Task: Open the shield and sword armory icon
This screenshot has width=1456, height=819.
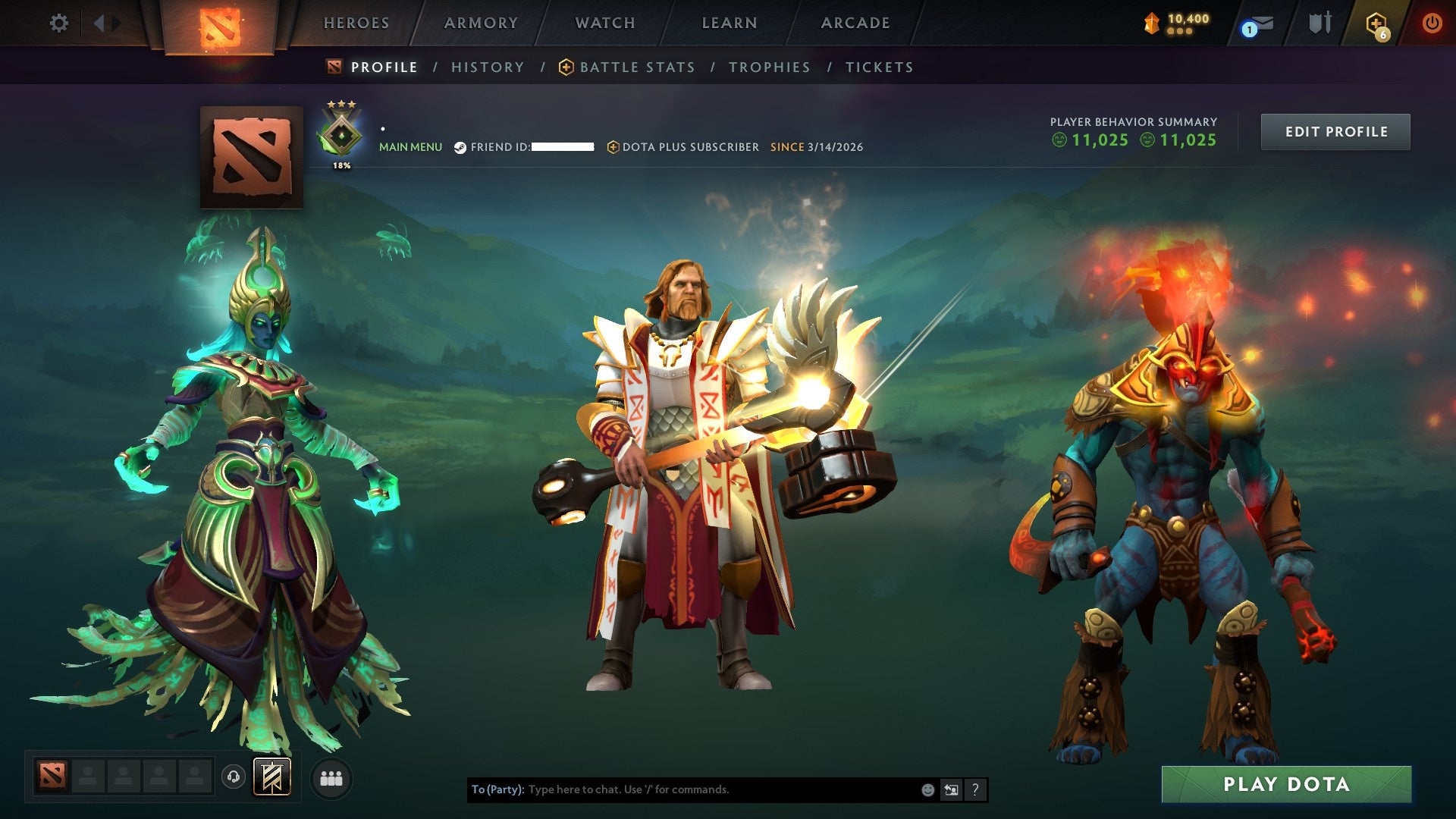Action: [x=1319, y=23]
